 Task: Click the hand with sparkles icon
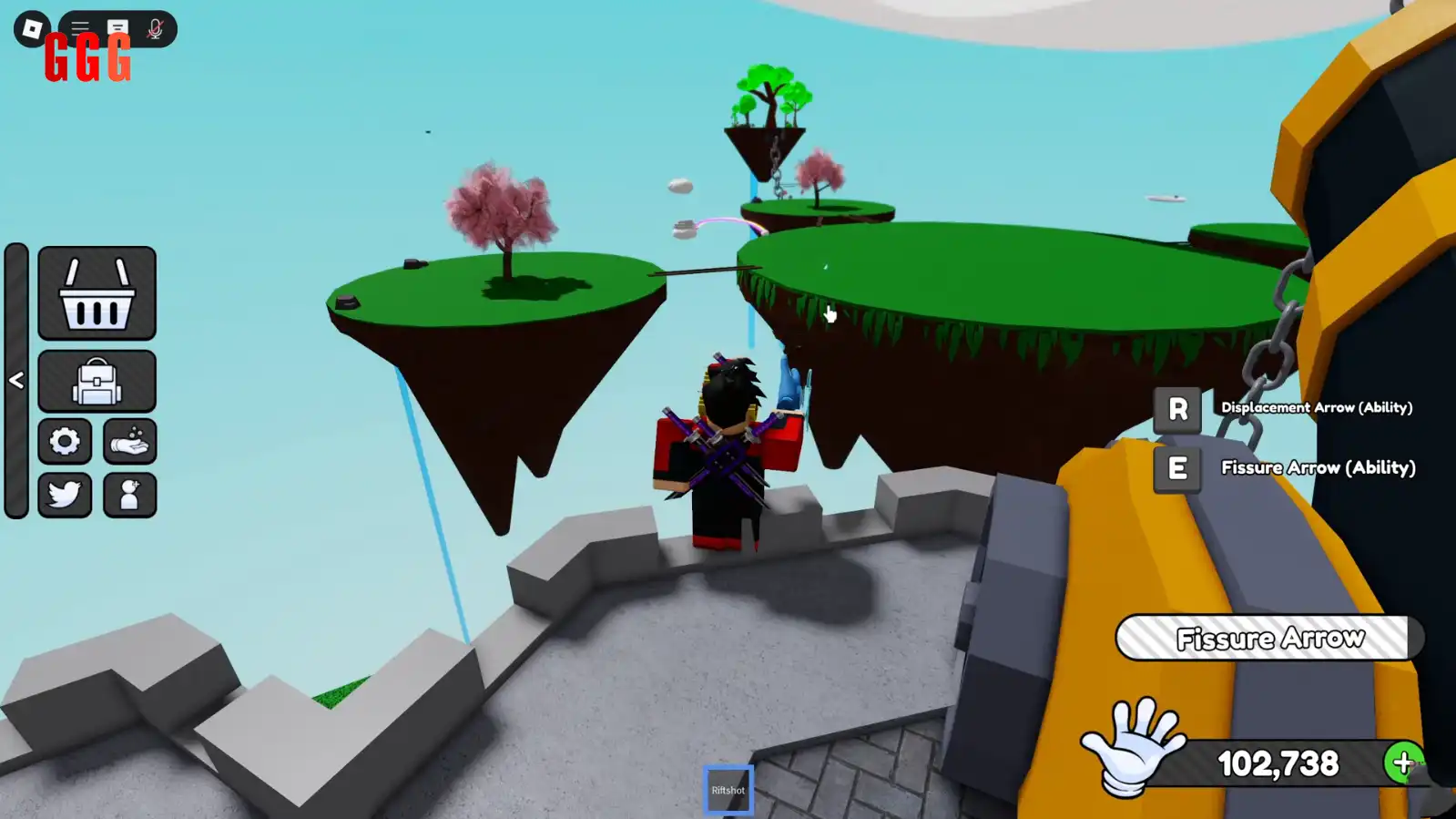[129, 442]
